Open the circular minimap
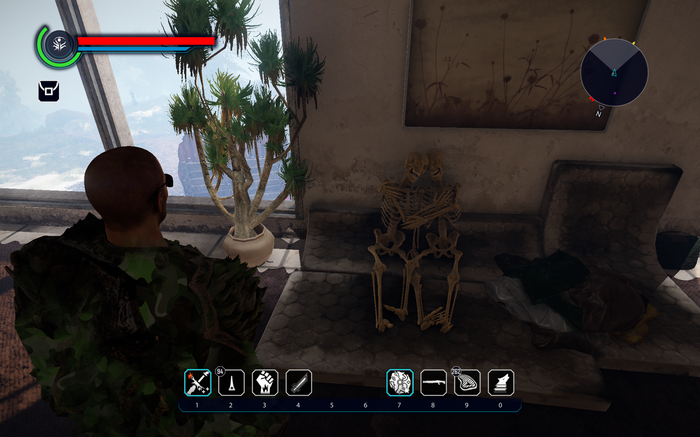 tap(614, 73)
